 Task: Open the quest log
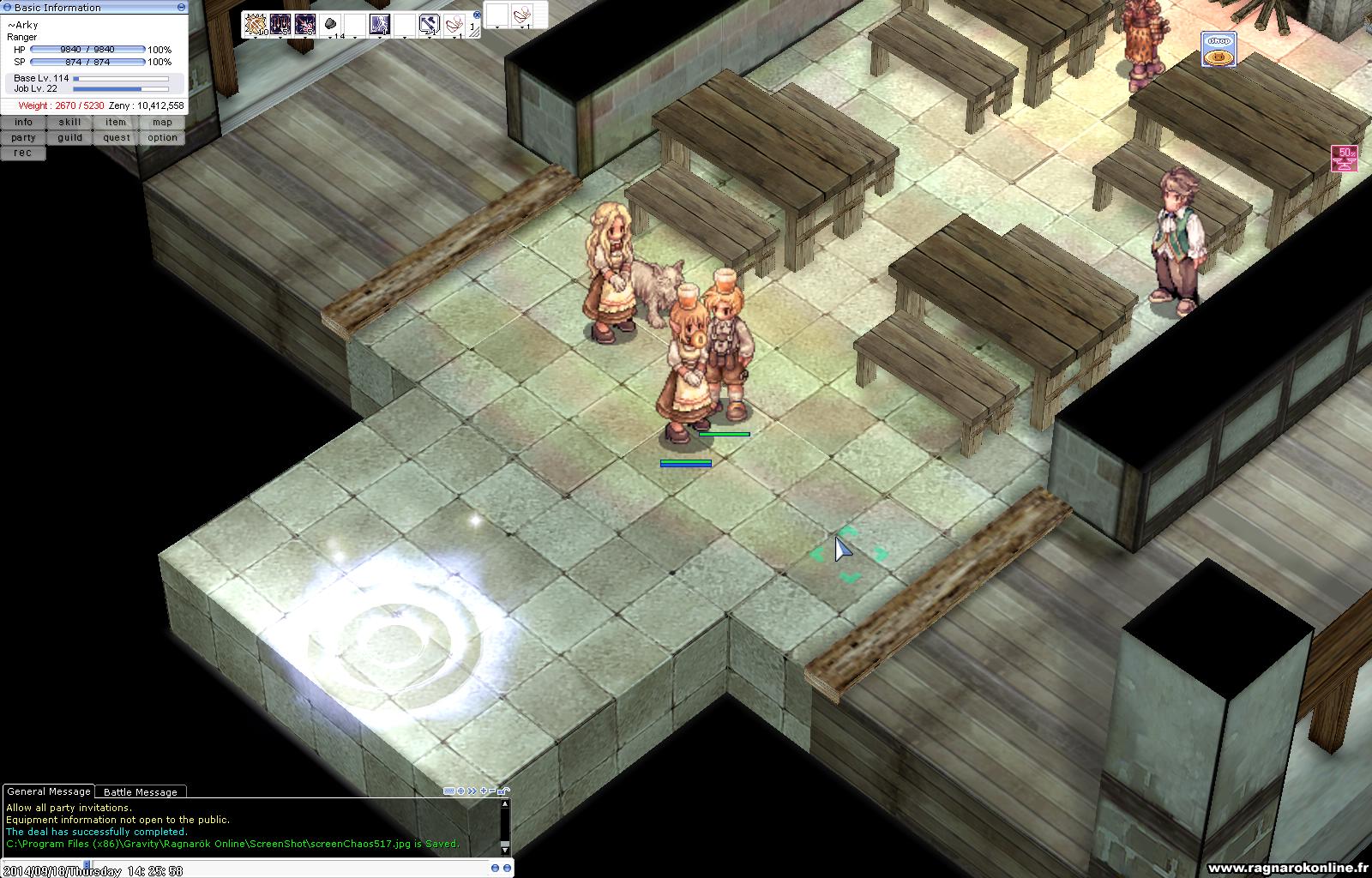point(116,138)
